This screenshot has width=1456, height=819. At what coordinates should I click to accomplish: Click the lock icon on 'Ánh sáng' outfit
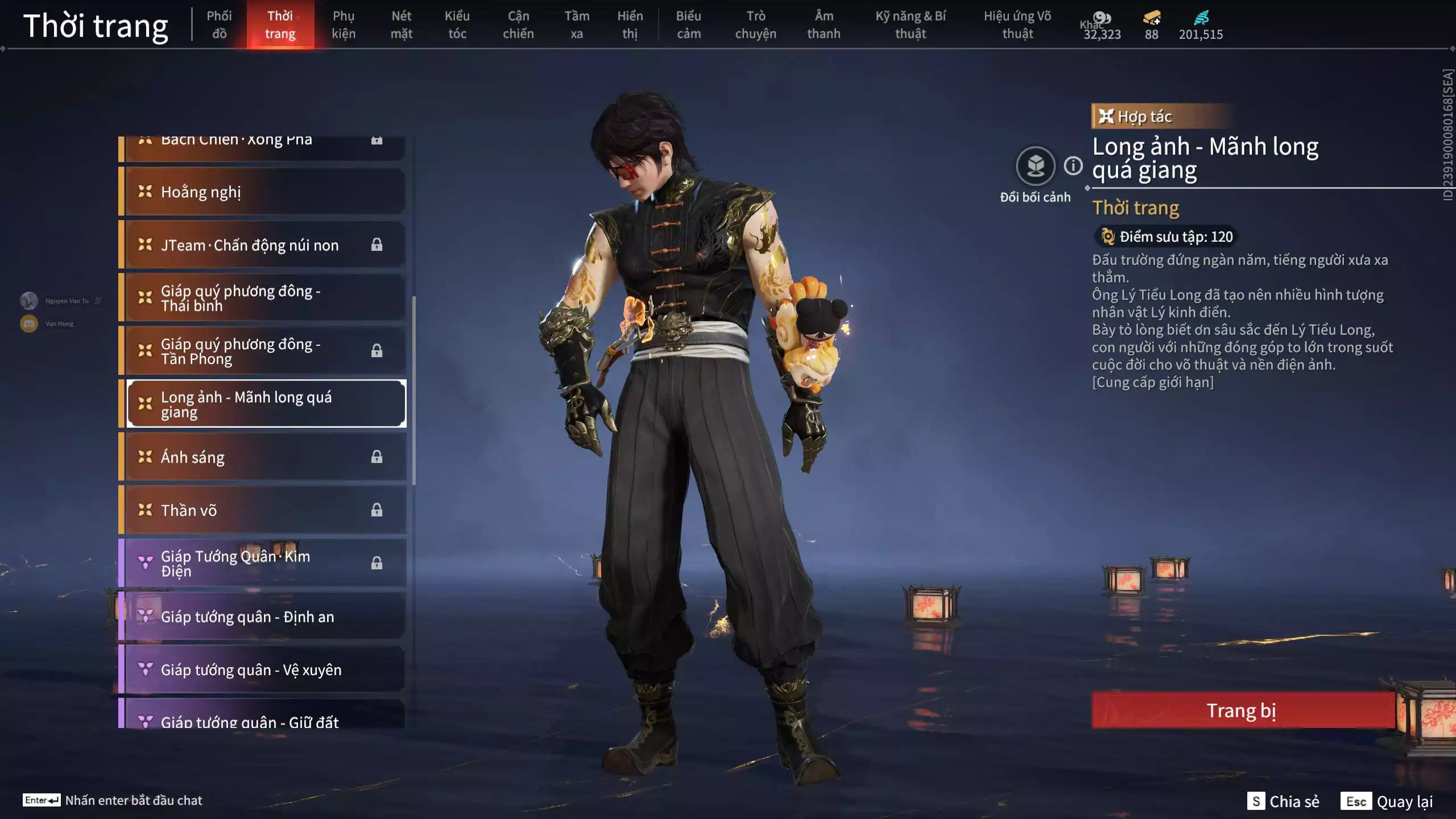377,457
